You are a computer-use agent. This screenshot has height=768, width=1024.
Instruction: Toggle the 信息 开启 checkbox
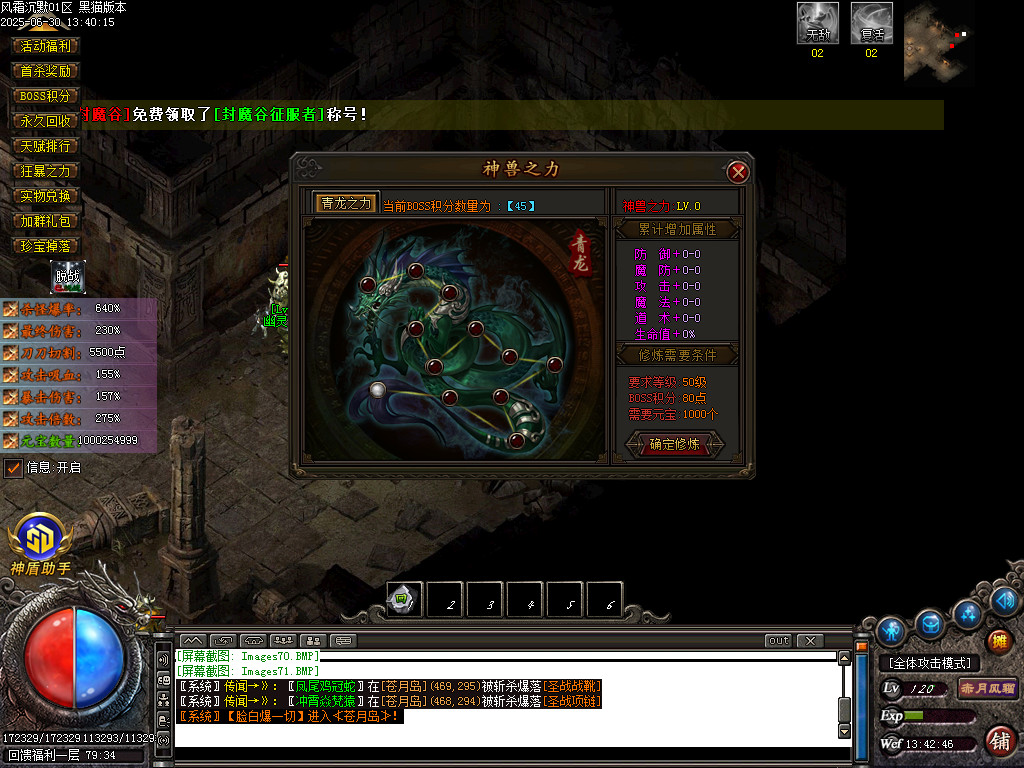(x=14, y=467)
